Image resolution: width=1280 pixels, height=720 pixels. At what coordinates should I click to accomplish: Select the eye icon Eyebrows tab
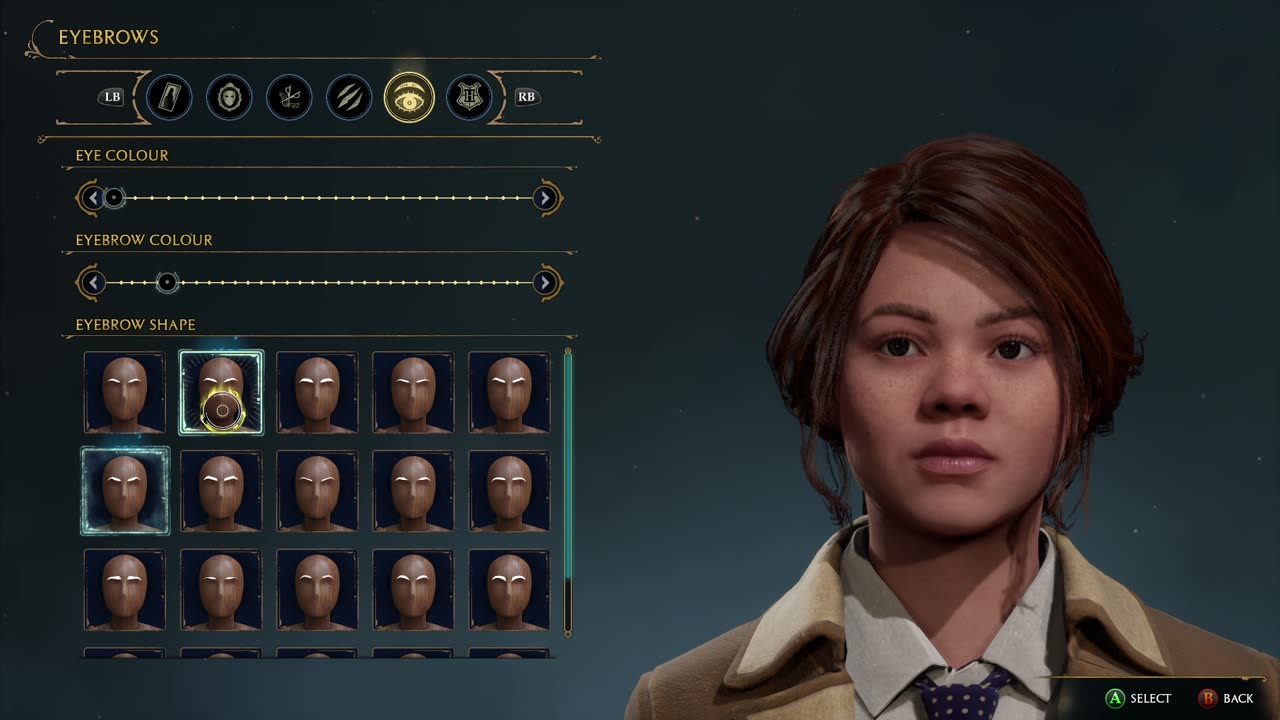409,97
